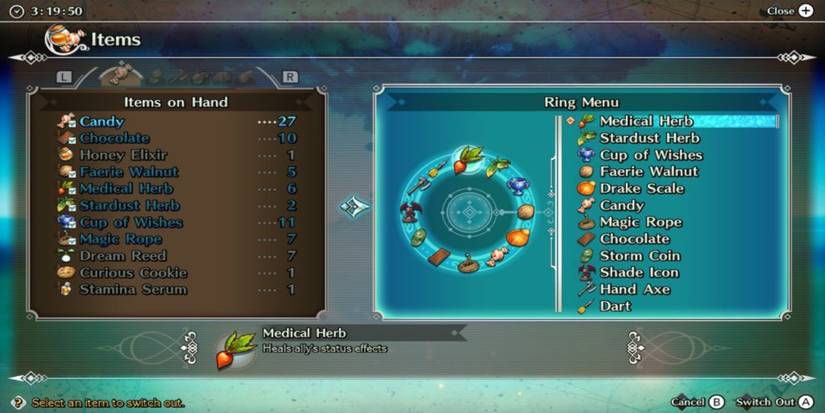
Task: Pick Hand Axe in the Ring Menu list
Action: tap(634, 290)
